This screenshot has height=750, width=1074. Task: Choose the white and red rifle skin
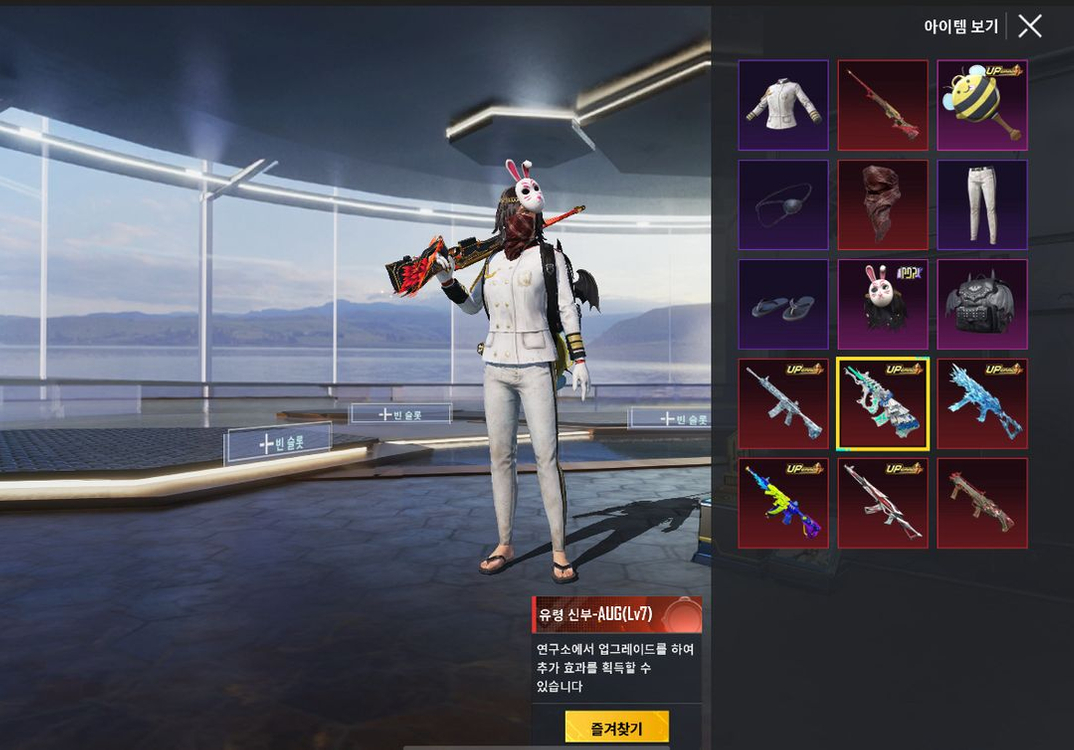[883, 503]
